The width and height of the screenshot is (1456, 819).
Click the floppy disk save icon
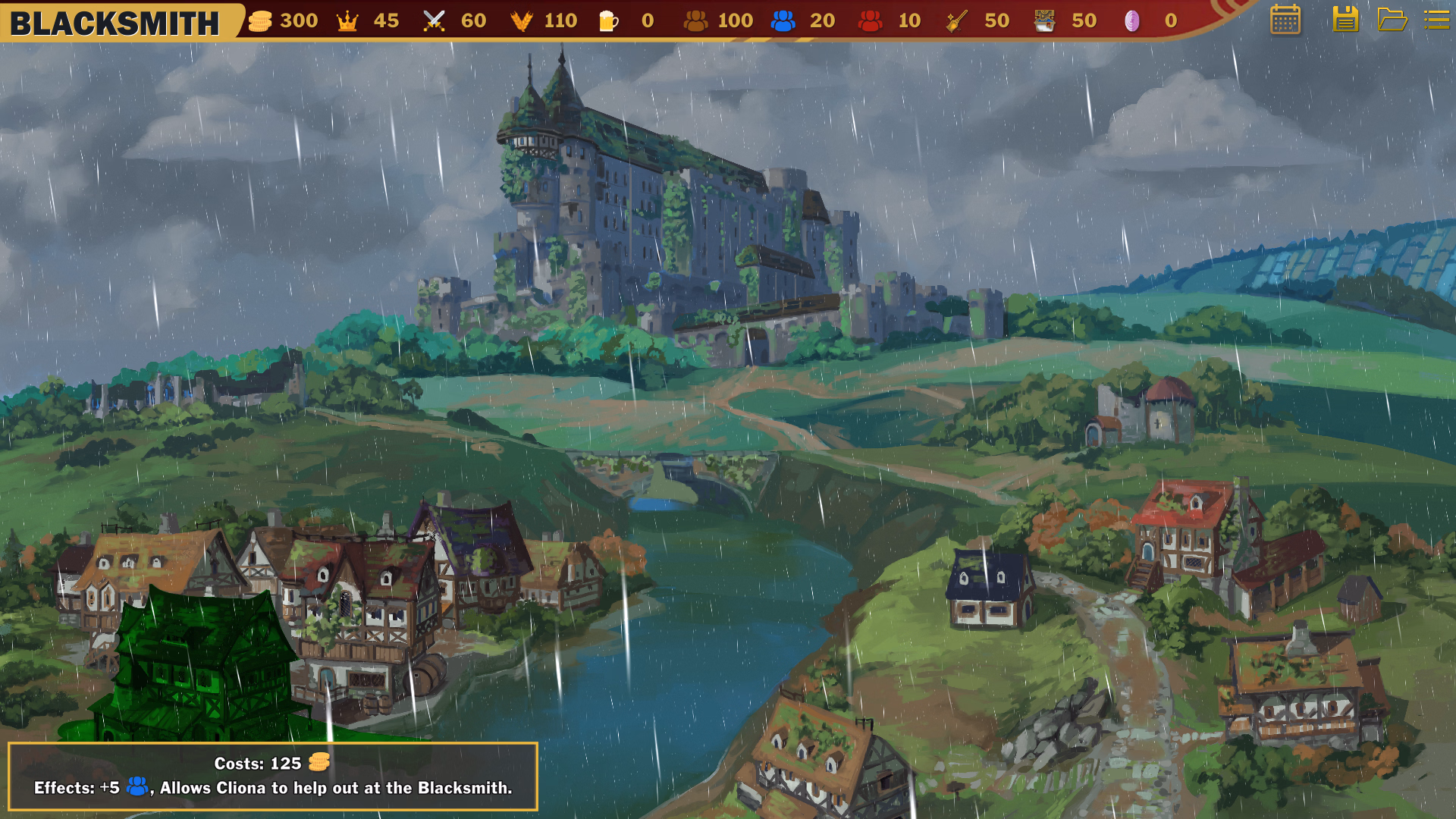click(1345, 20)
